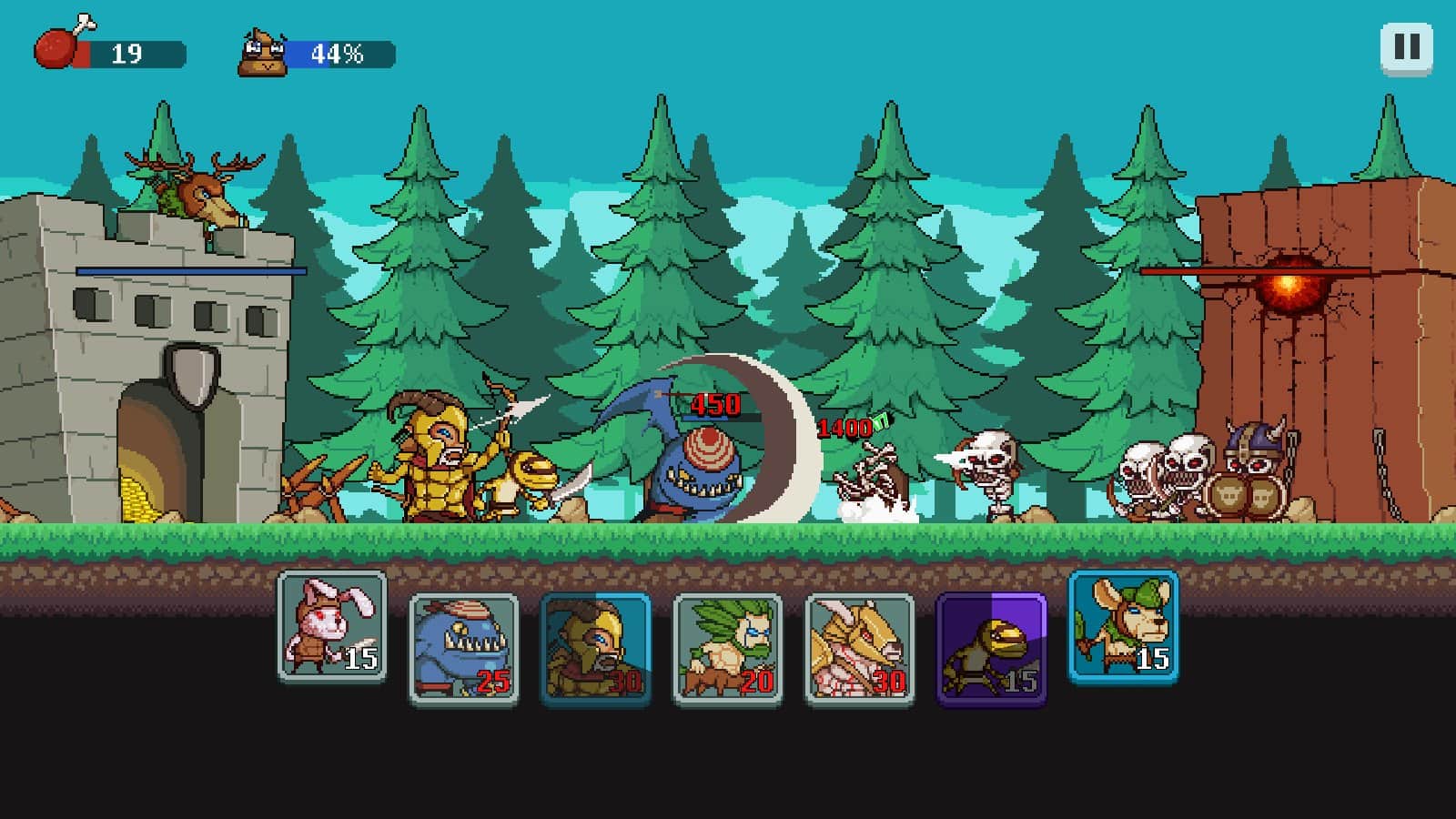Screen dimensions: 1456x819
Task: Summon the rabbit unit costing 15
Action: (x=333, y=634)
